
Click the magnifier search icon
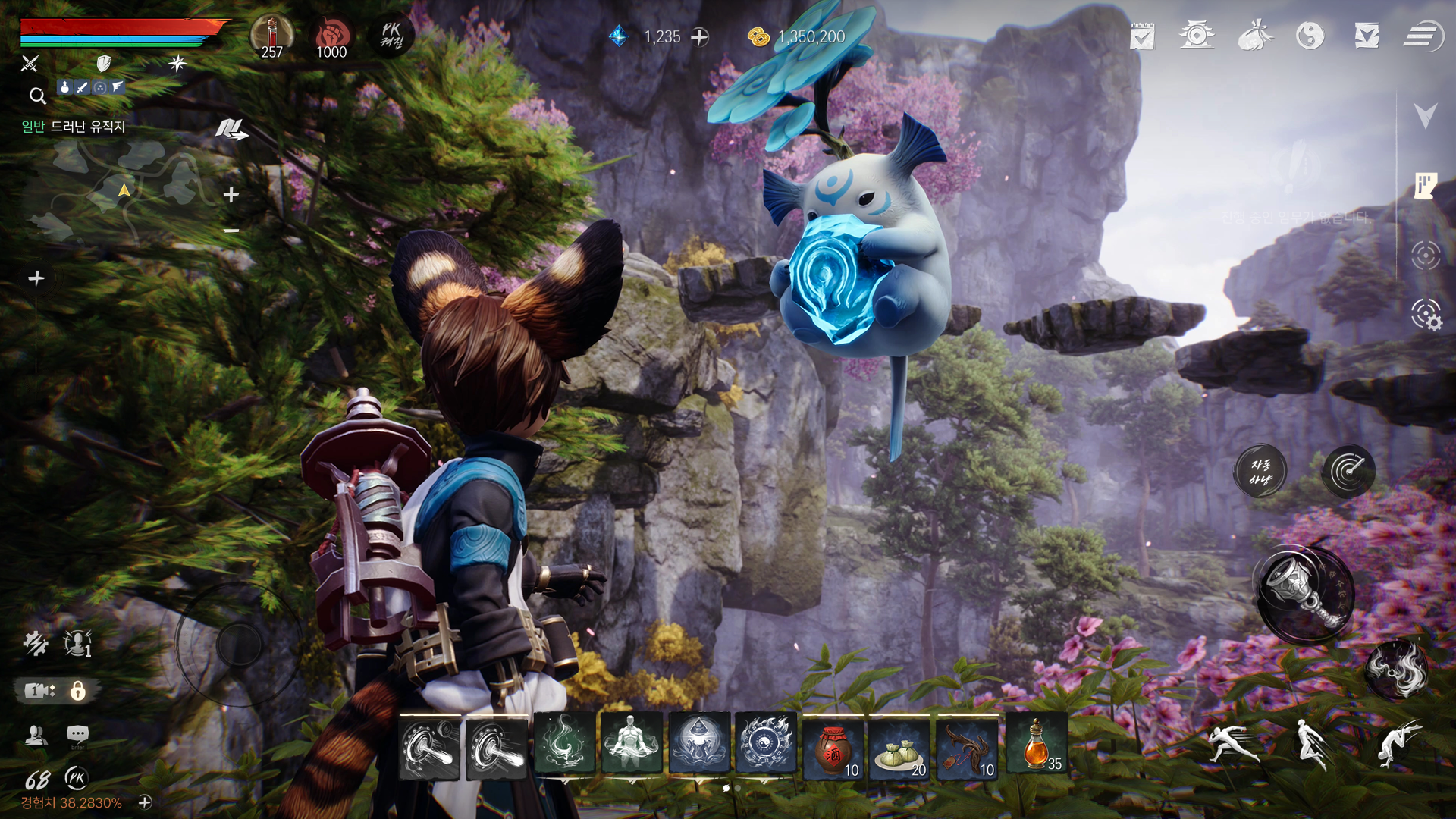[x=37, y=96]
